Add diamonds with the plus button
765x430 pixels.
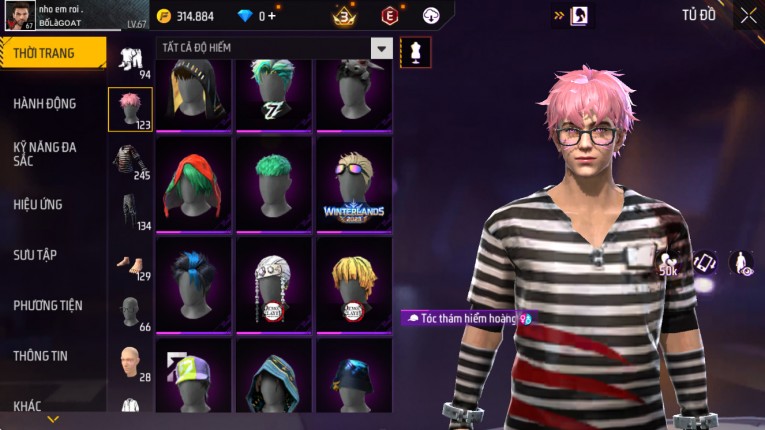pyautogui.click(x=272, y=16)
